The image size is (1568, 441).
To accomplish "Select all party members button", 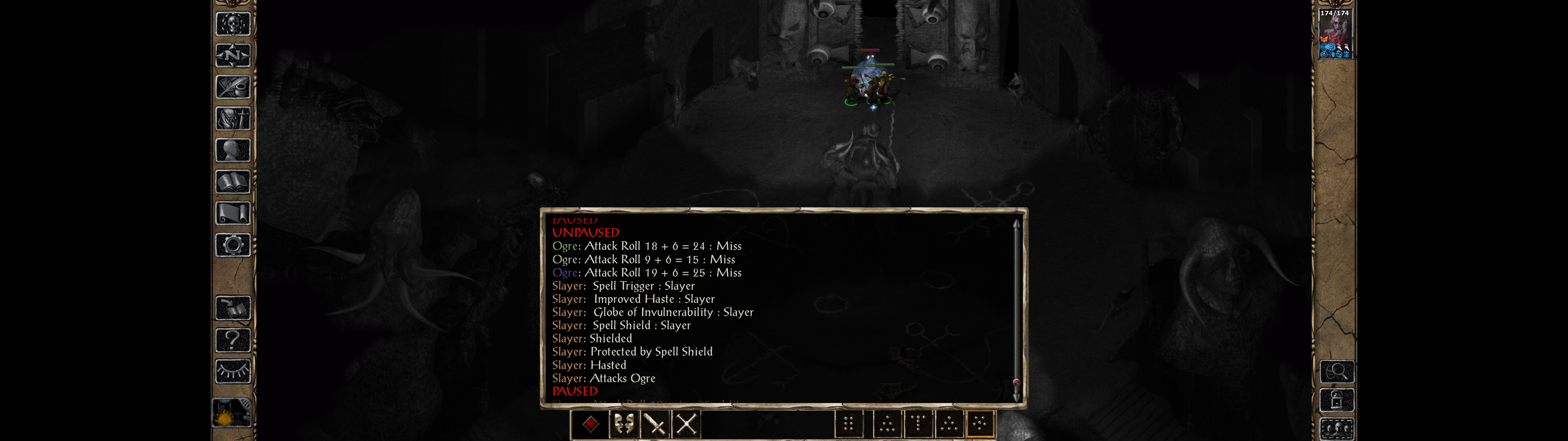I will 1337,429.
